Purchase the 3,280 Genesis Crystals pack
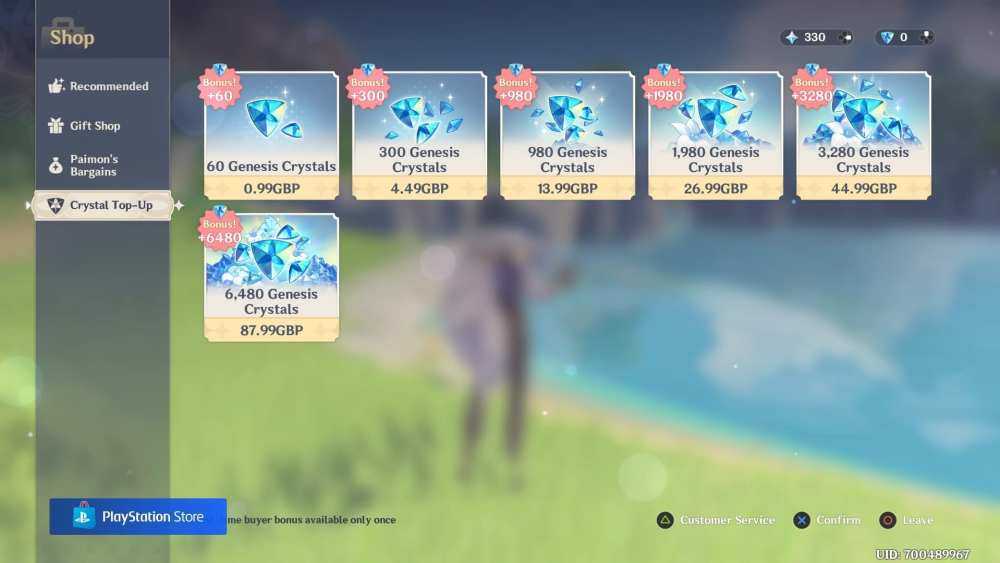The height and width of the screenshot is (563, 1000). 863,136
